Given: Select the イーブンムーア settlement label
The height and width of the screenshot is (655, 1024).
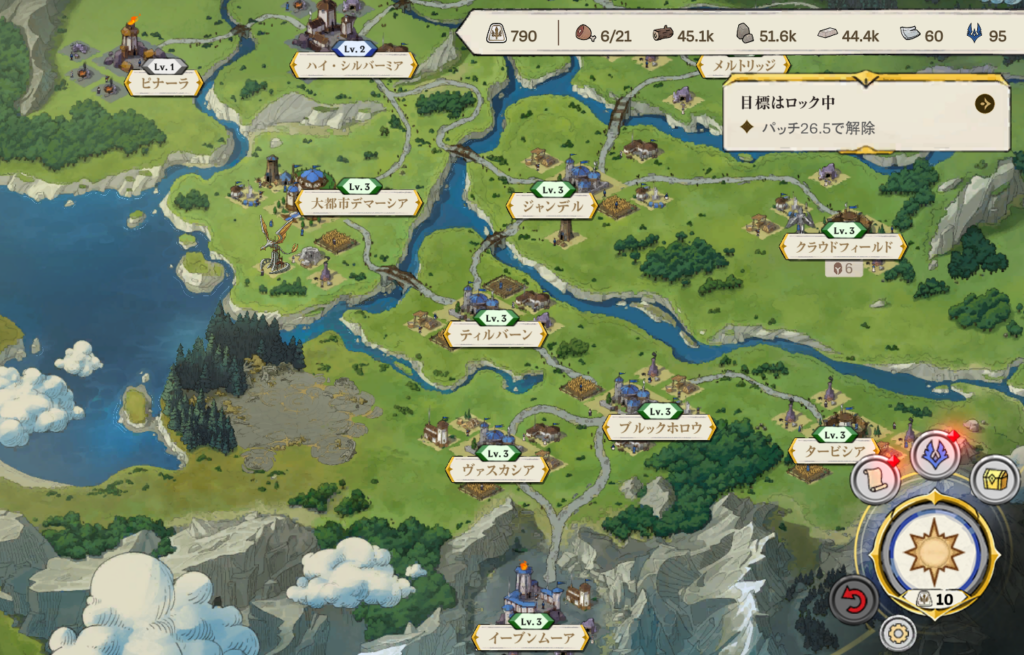Looking at the screenshot, I should coord(530,638).
